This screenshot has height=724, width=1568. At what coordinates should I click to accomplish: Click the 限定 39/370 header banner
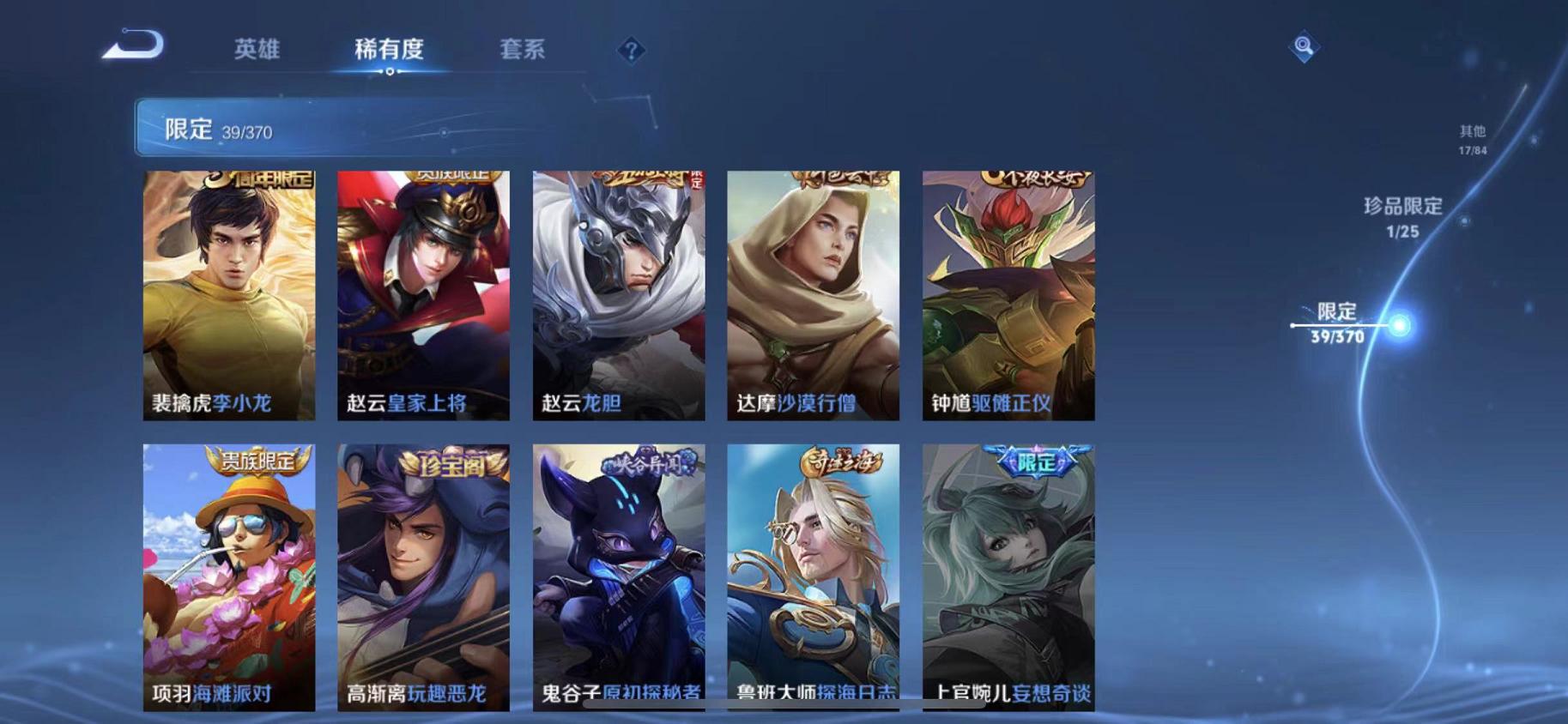pos(343,129)
